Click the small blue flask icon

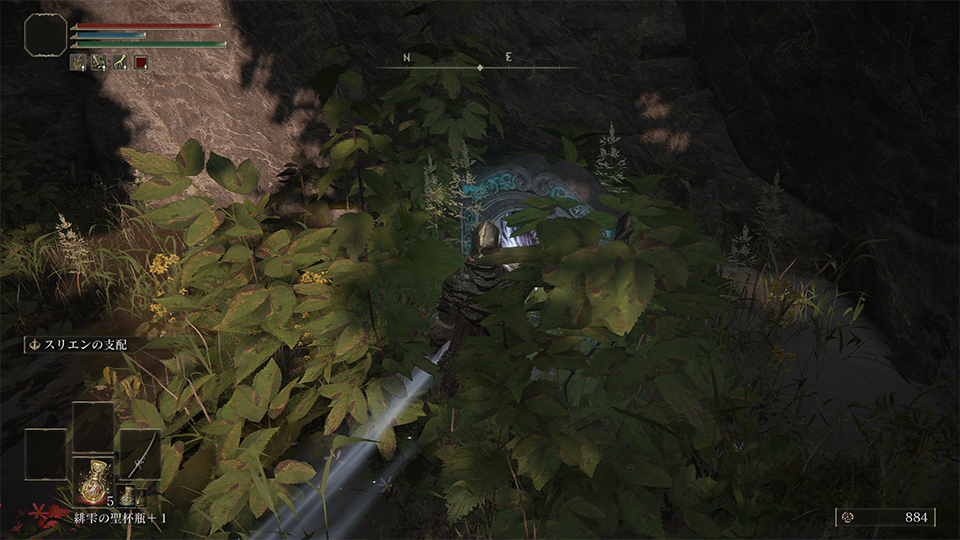click(x=128, y=494)
